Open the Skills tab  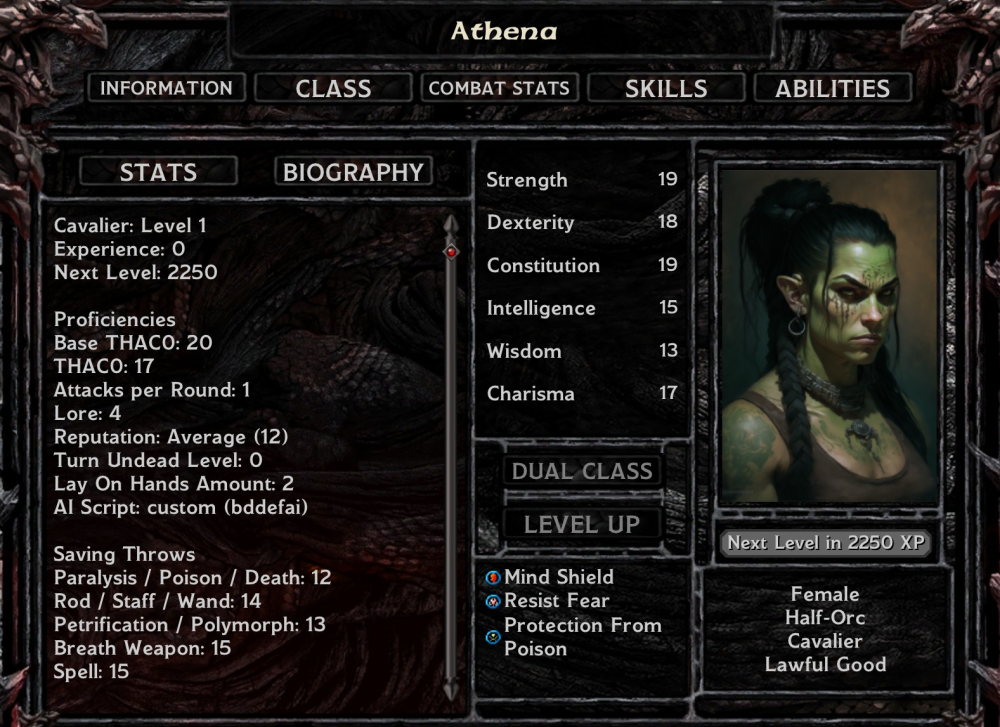tap(666, 88)
